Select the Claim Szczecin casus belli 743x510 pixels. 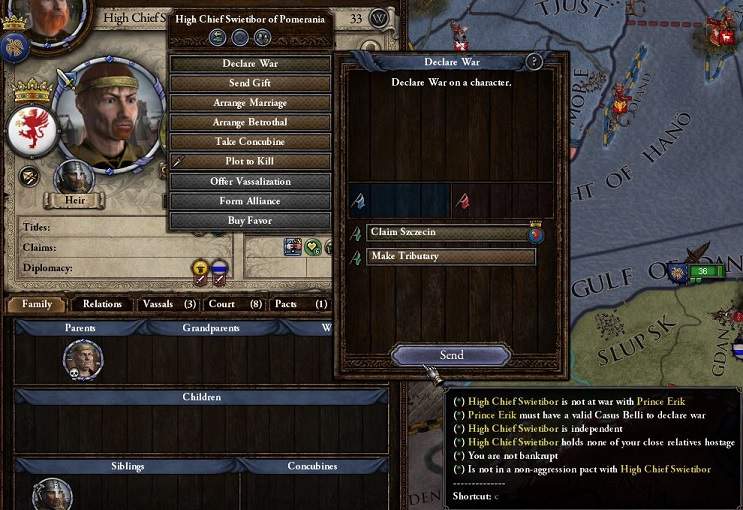(x=445, y=232)
